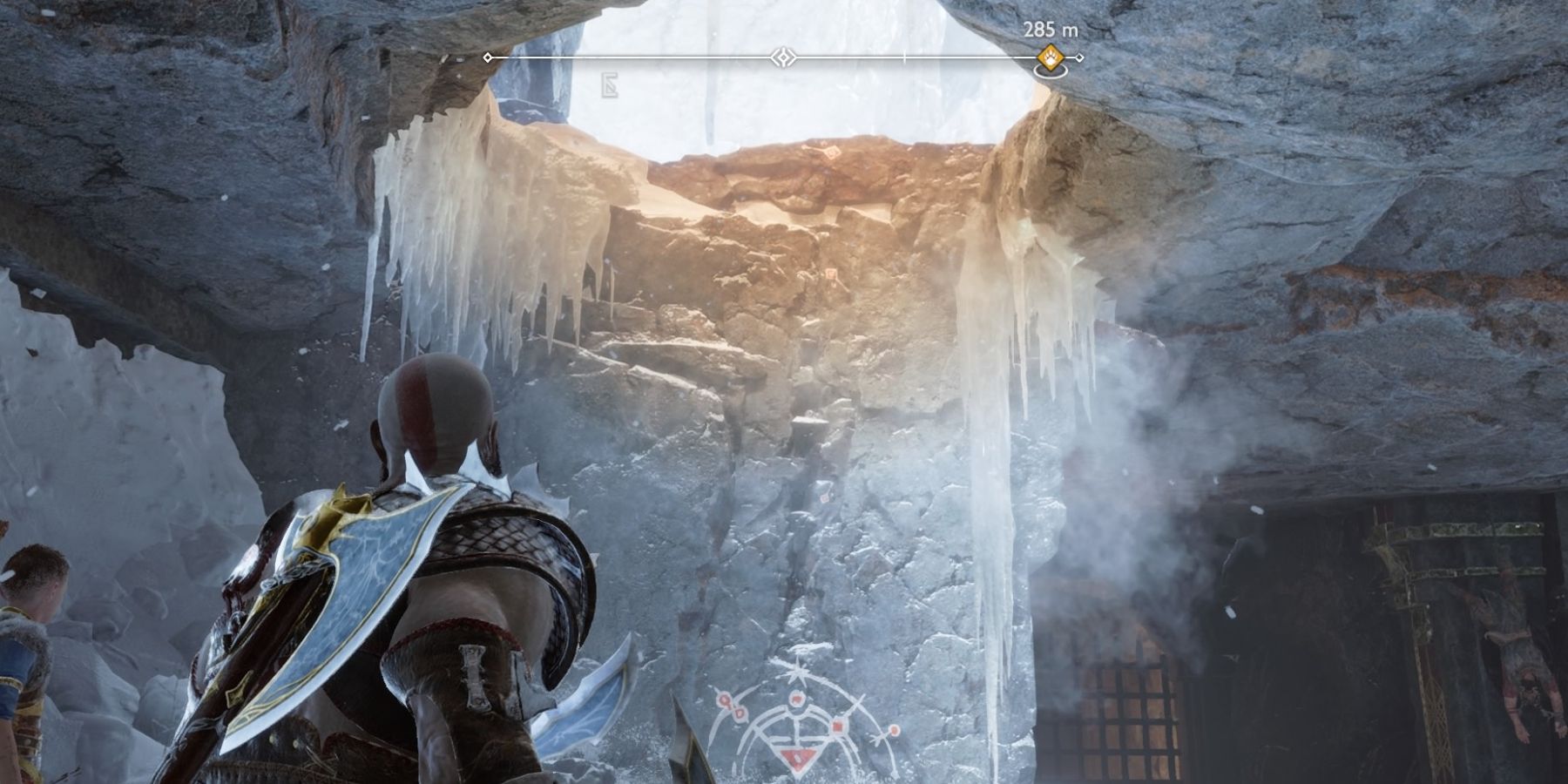Image resolution: width=1568 pixels, height=784 pixels.
Task: Click the red square node on the sigil
Action: 838,727
